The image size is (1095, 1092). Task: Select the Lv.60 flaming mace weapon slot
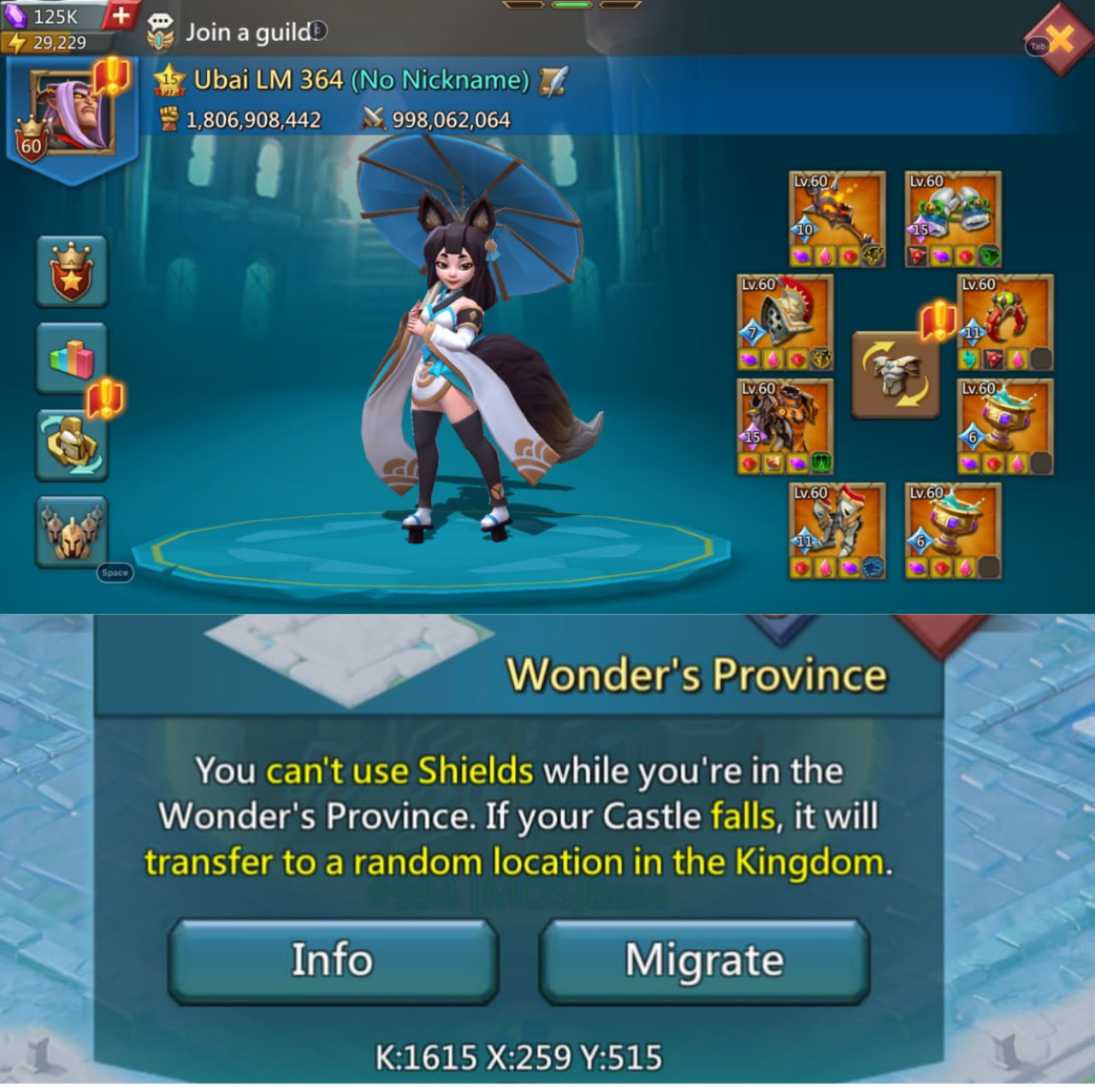click(837, 219)
